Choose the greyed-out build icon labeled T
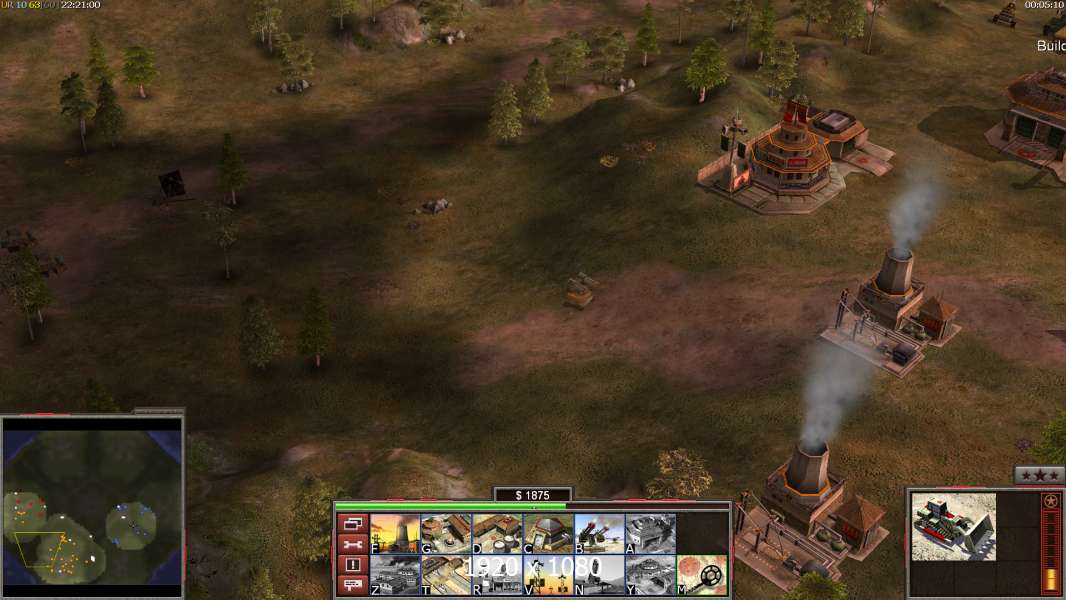This screenshot has height=600, width=1066. point(446,574)
